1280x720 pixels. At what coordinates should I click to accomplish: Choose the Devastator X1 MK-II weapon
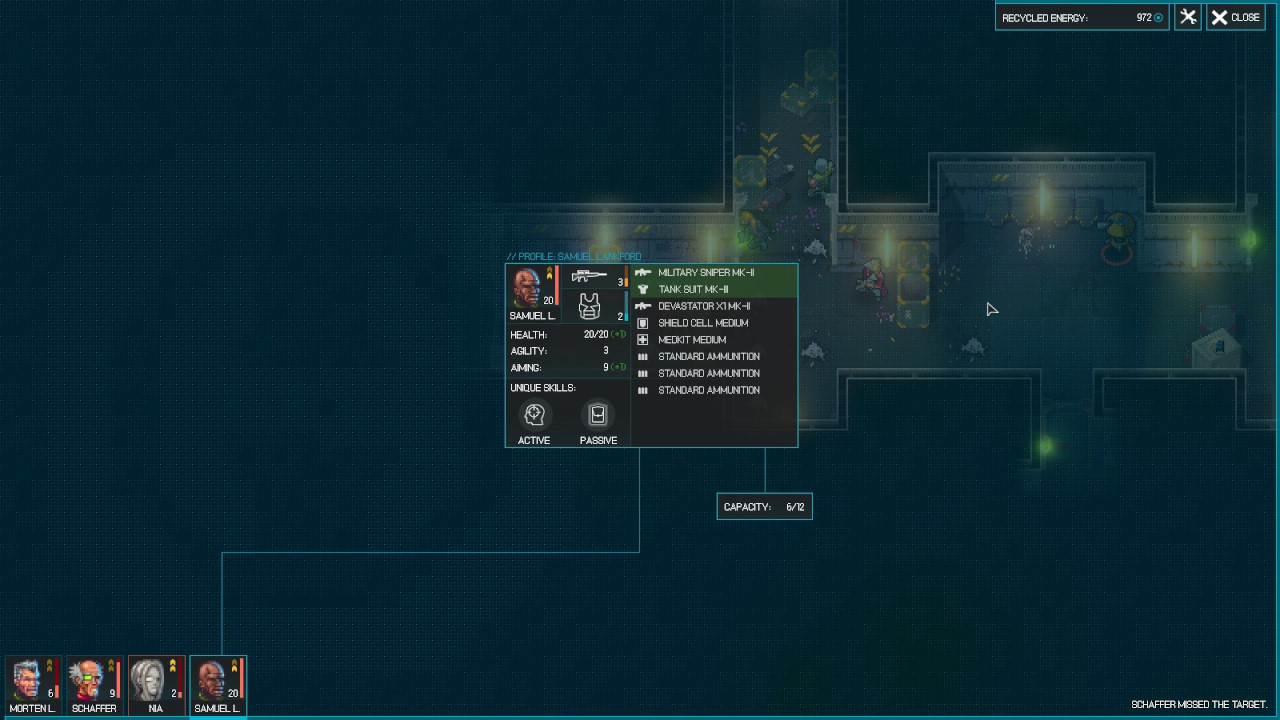704,306
